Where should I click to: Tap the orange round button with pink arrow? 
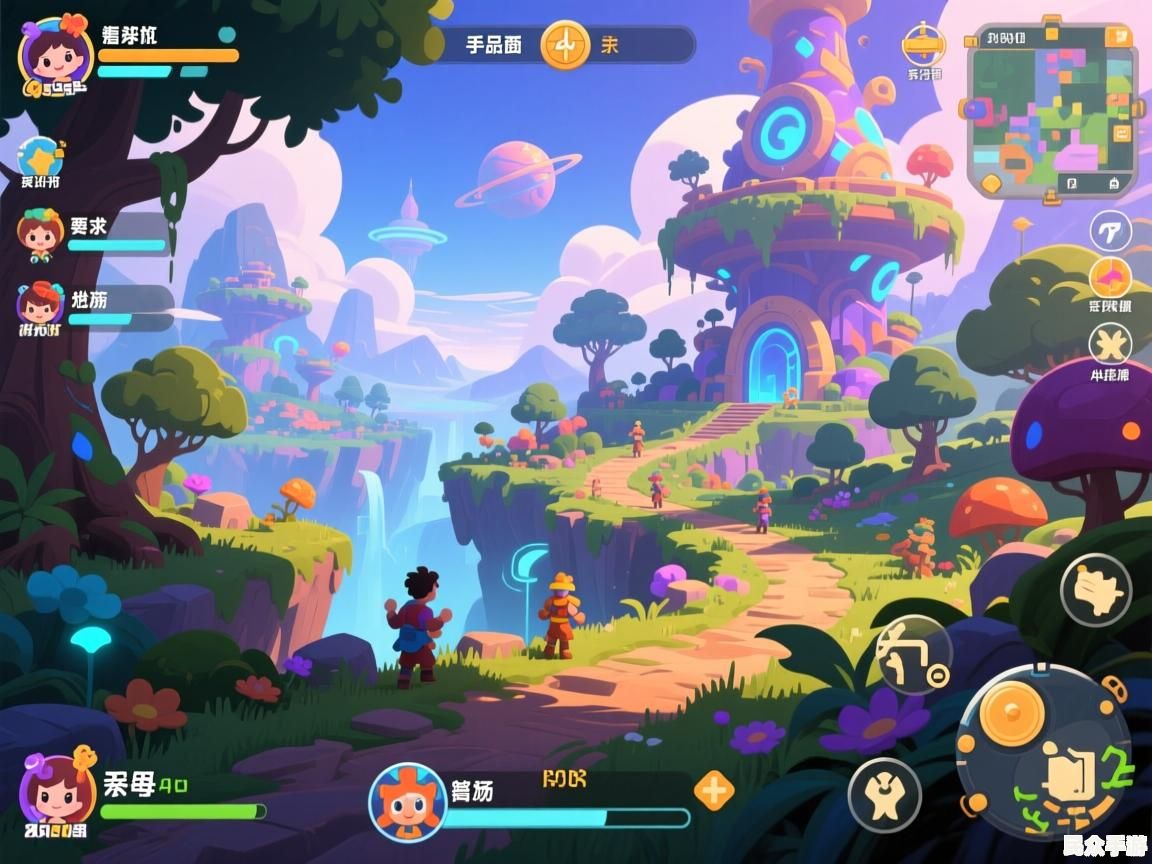coord(1110,278)
